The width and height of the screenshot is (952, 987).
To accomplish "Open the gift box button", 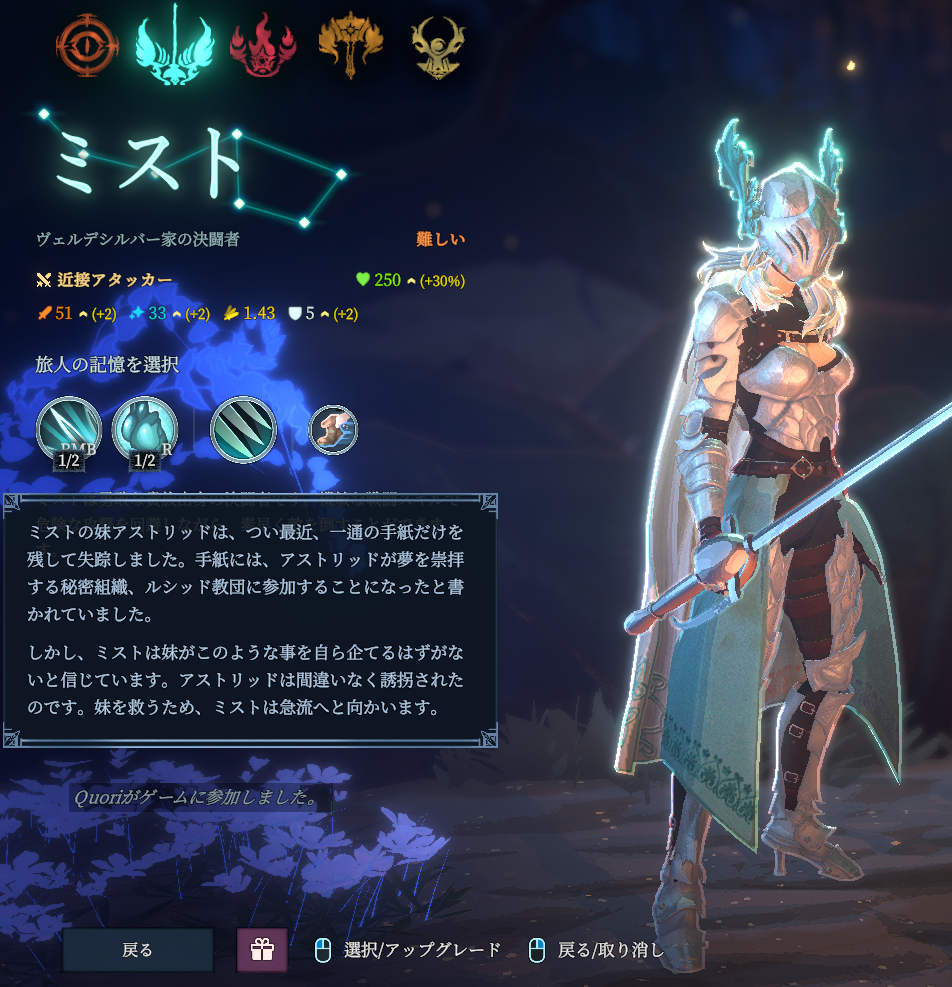I will [x=262, y=950].
